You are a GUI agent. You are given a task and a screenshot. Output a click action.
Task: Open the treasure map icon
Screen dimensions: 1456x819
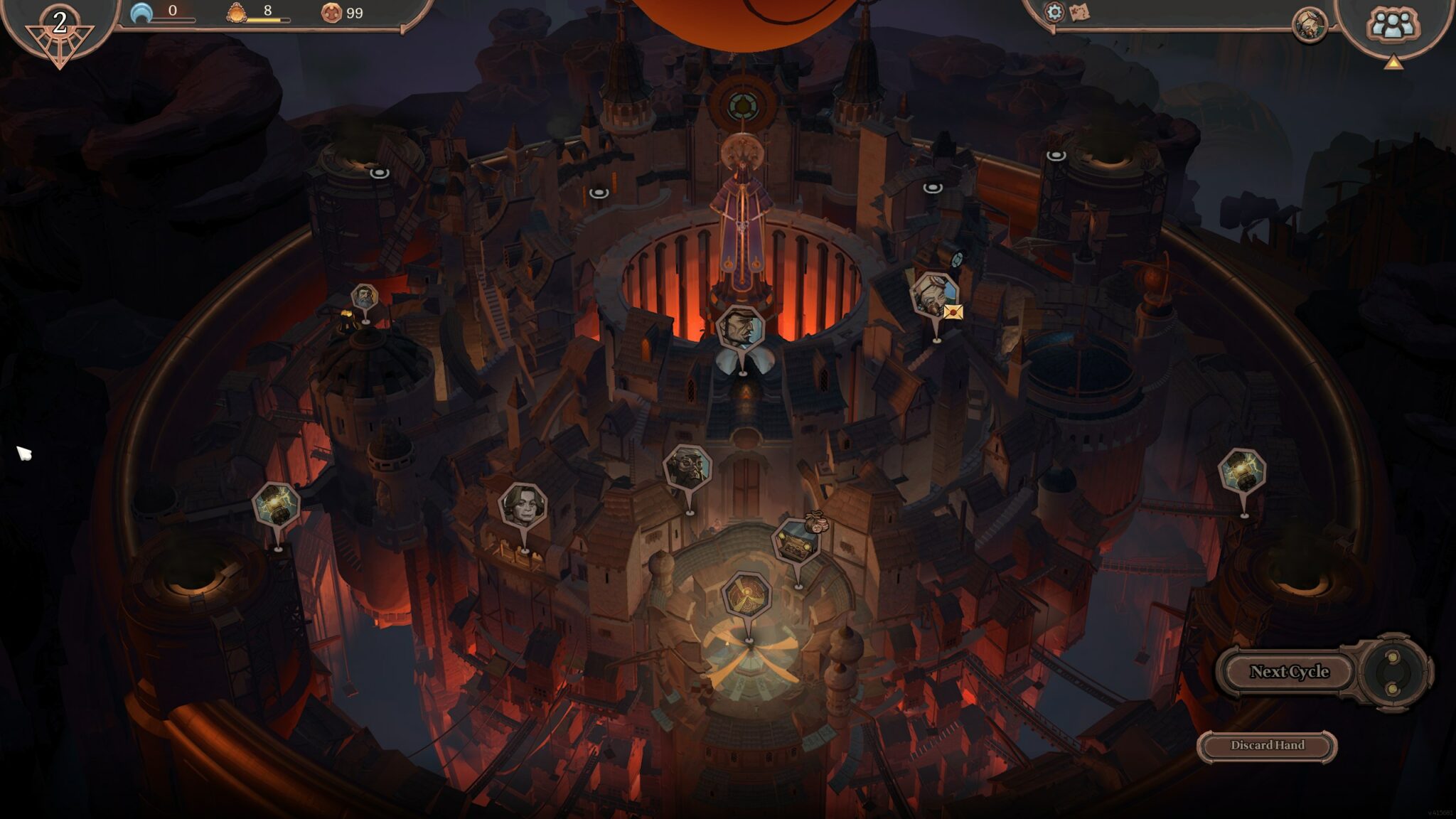(x=1079, y=13)
